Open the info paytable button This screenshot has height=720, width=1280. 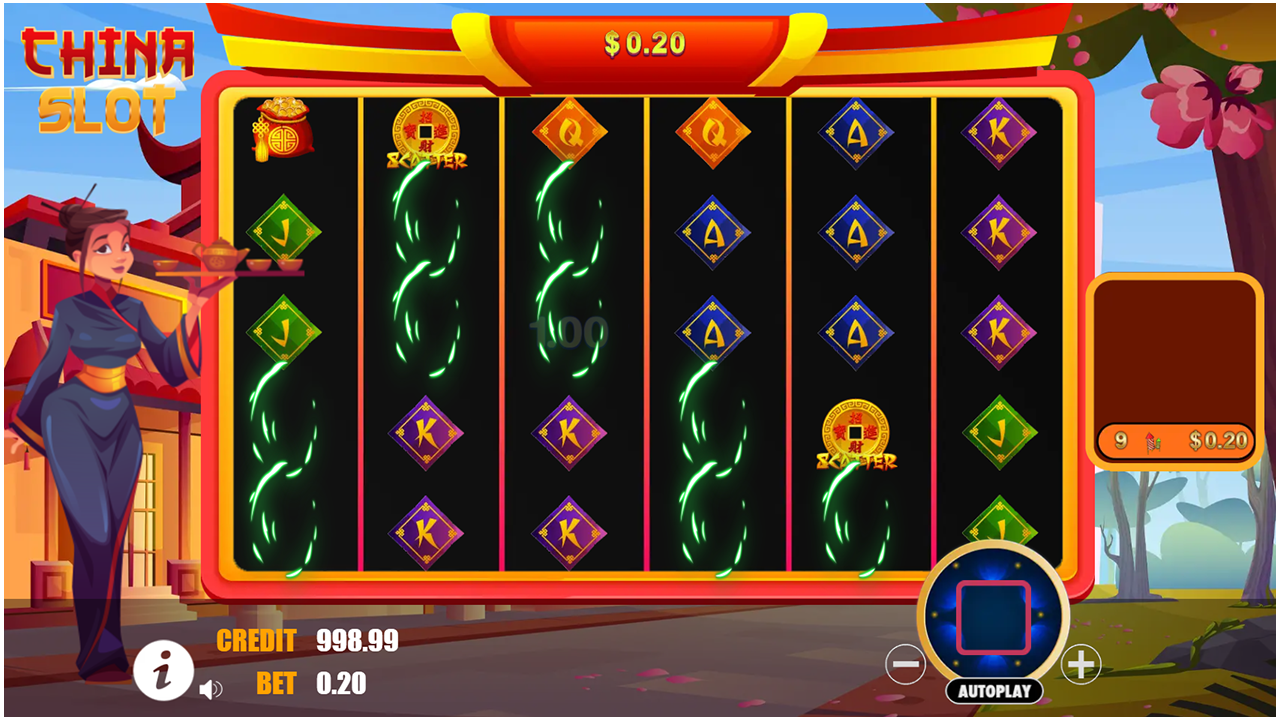(x=164, y=669)
